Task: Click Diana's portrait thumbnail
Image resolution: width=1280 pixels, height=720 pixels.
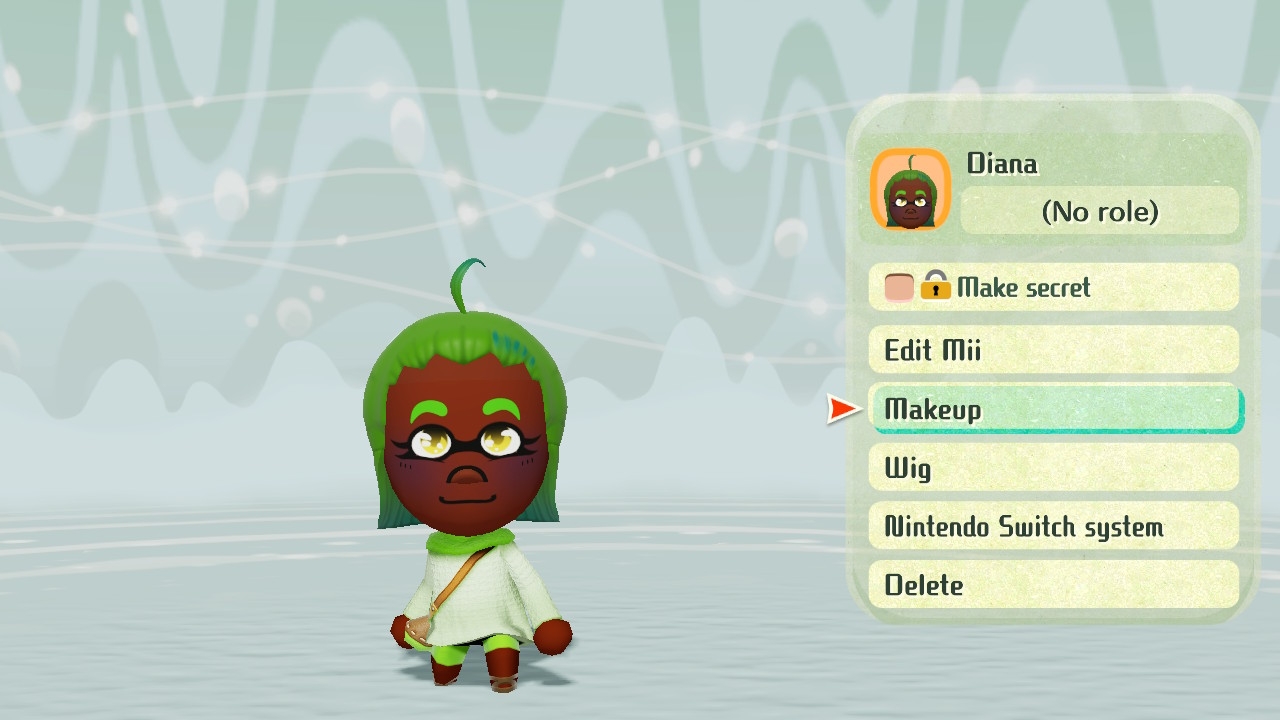Action: click(x=910, y=190)
